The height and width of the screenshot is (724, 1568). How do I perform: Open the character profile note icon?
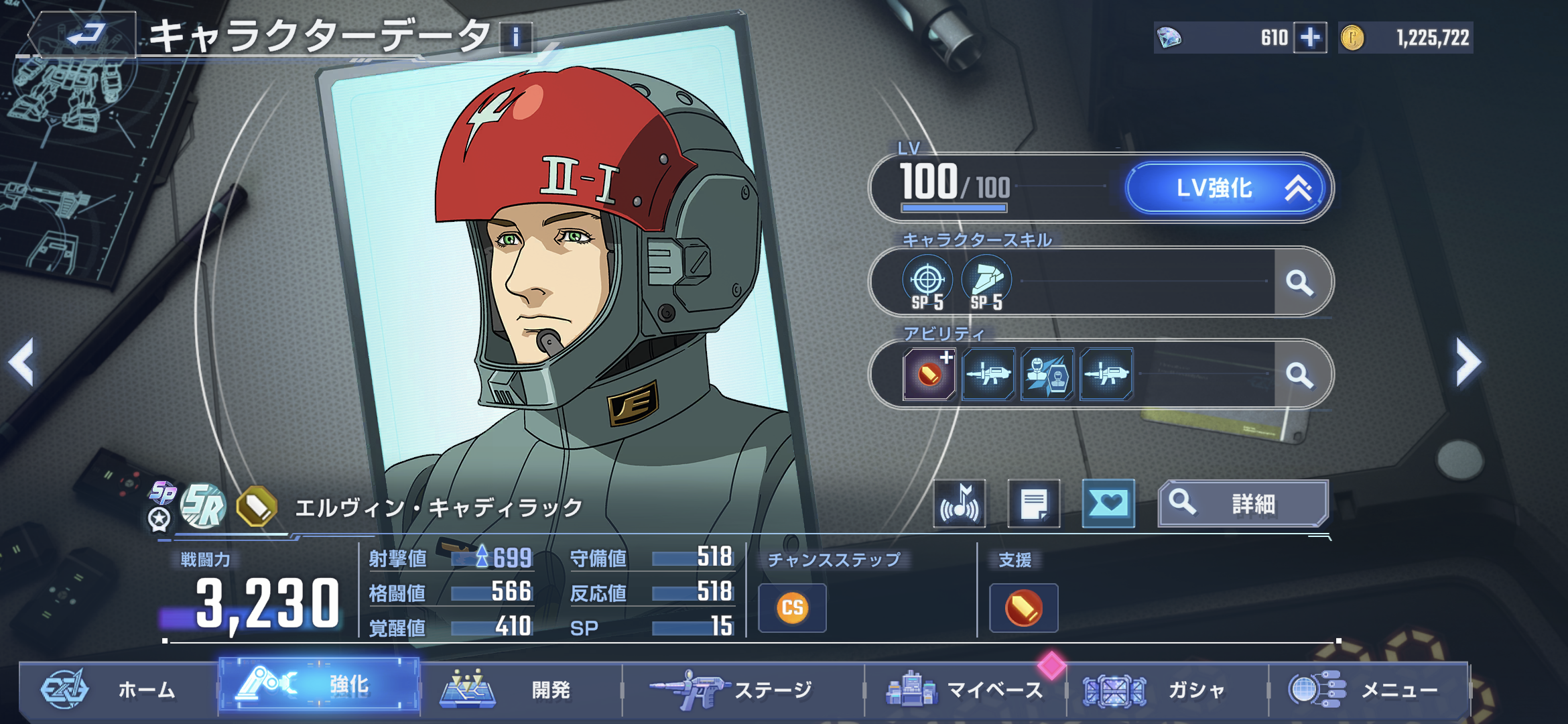click(1034, 504)
